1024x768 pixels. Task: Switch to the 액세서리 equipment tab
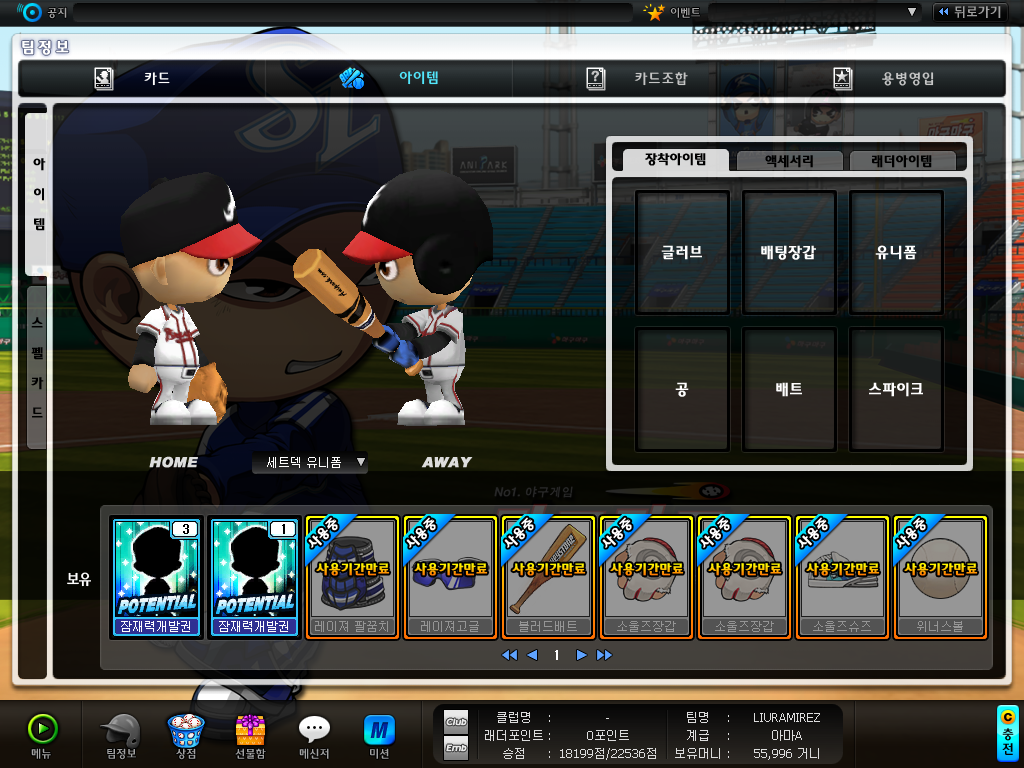(789, 160)
